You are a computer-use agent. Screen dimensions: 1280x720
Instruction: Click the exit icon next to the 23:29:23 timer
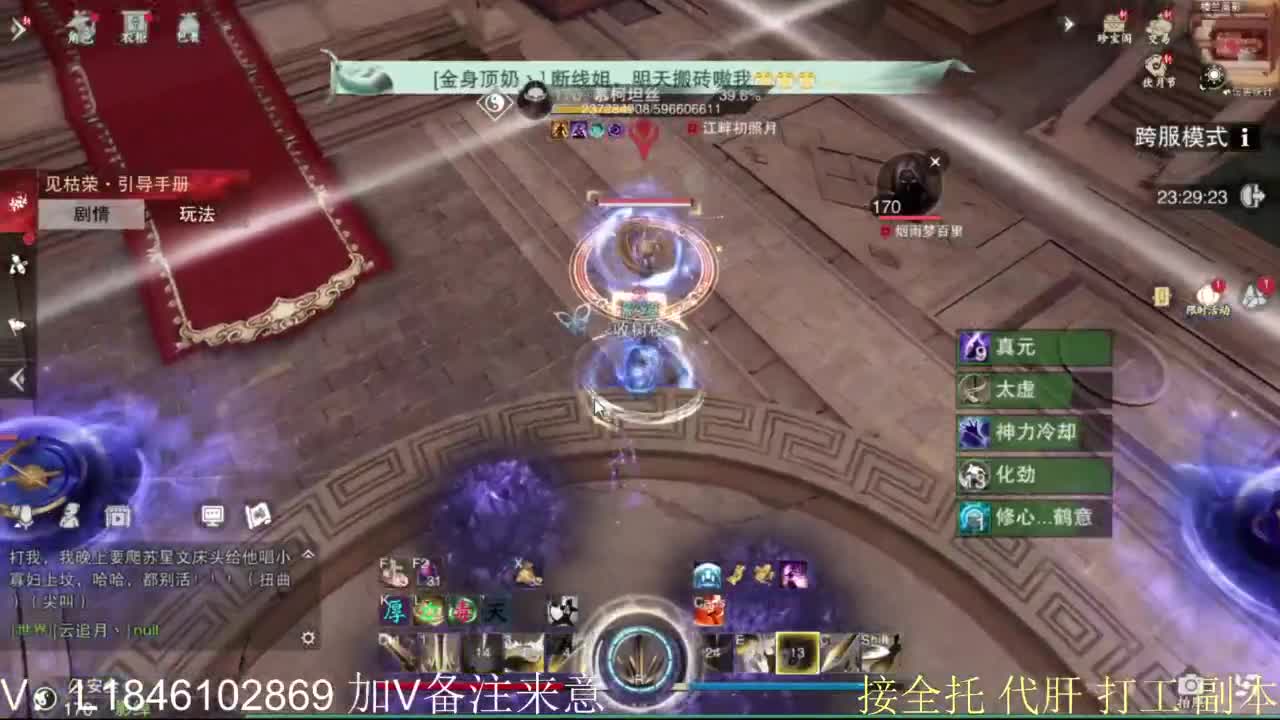coord(1250,195)
